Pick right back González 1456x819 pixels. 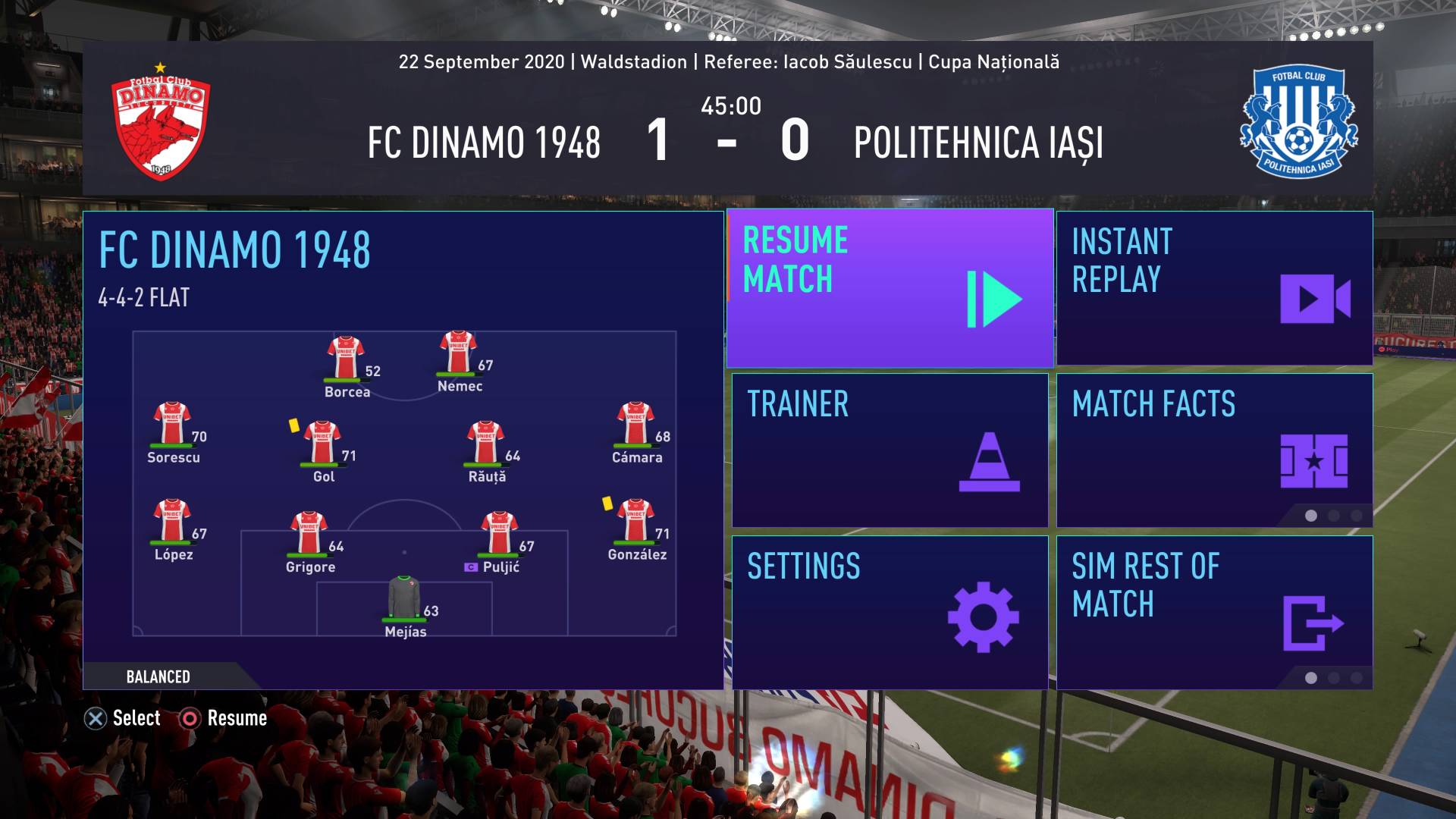[x=635, y=521]
